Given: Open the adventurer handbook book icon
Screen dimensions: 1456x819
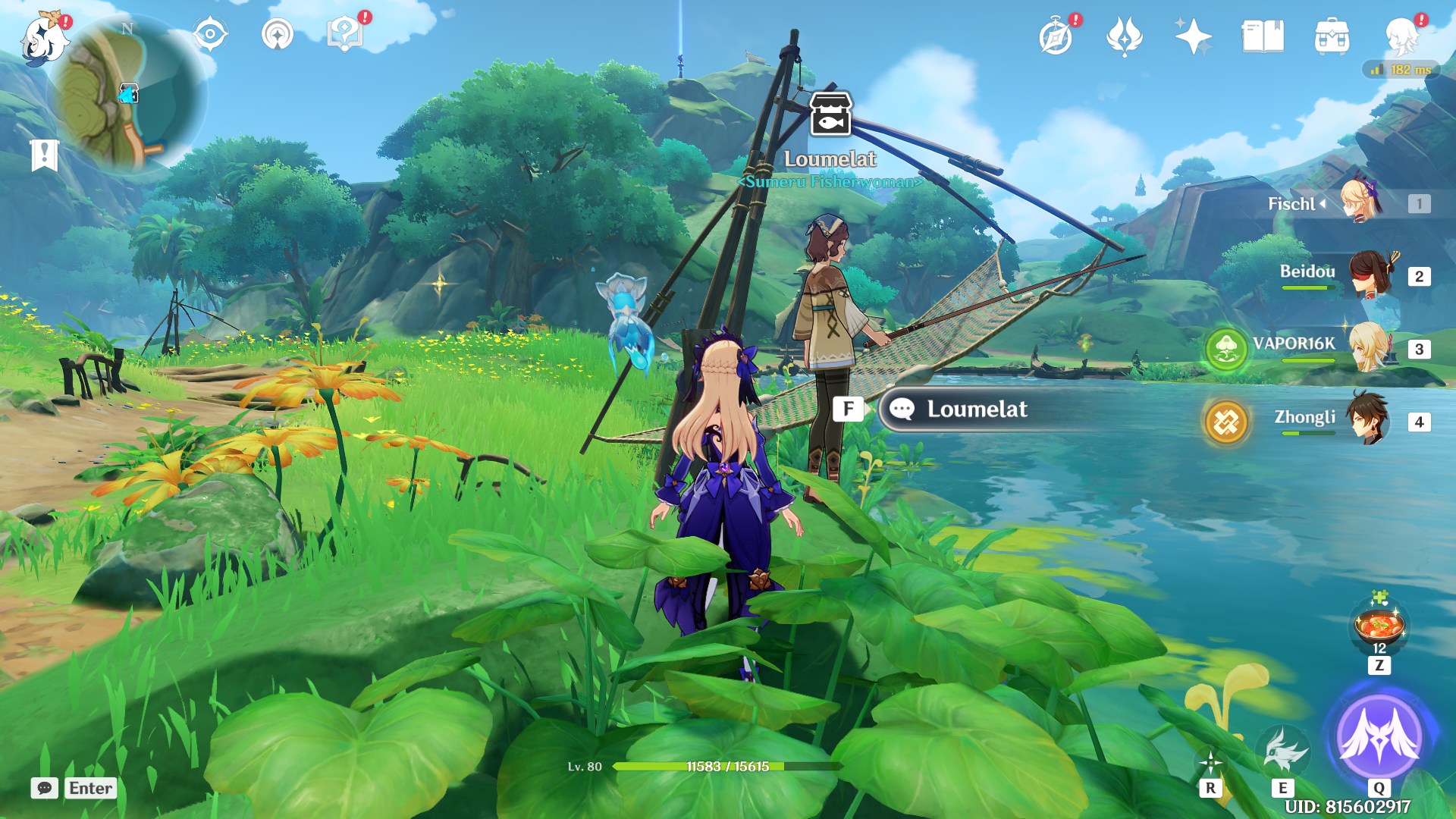Looking at the screenshot, I should coord(1263,36).
